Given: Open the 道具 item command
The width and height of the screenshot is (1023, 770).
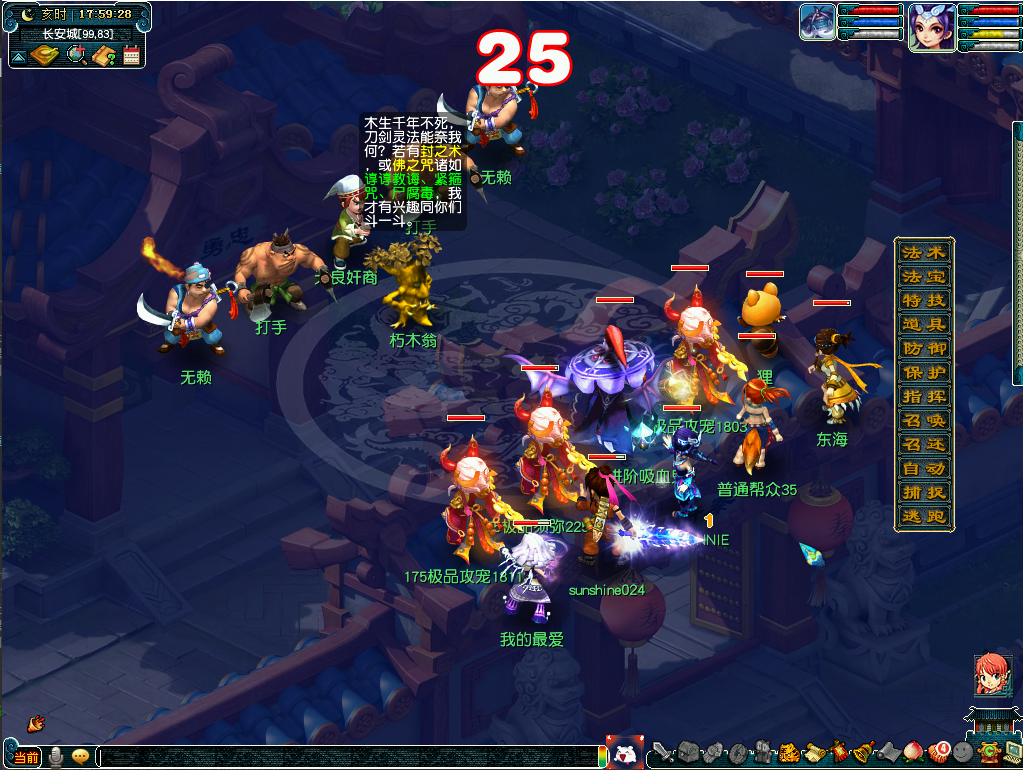Looking at the screenshot, I should (x=923, y=324).
